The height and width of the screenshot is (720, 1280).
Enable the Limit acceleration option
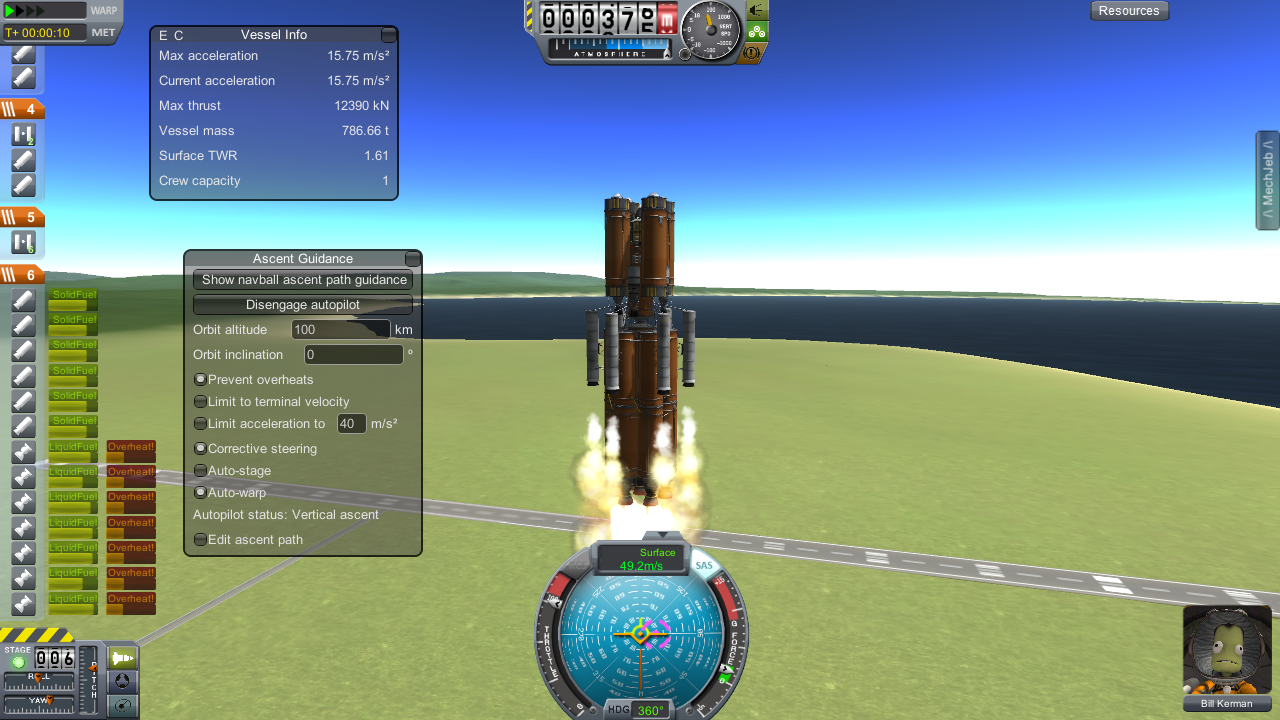pos(200,424)
